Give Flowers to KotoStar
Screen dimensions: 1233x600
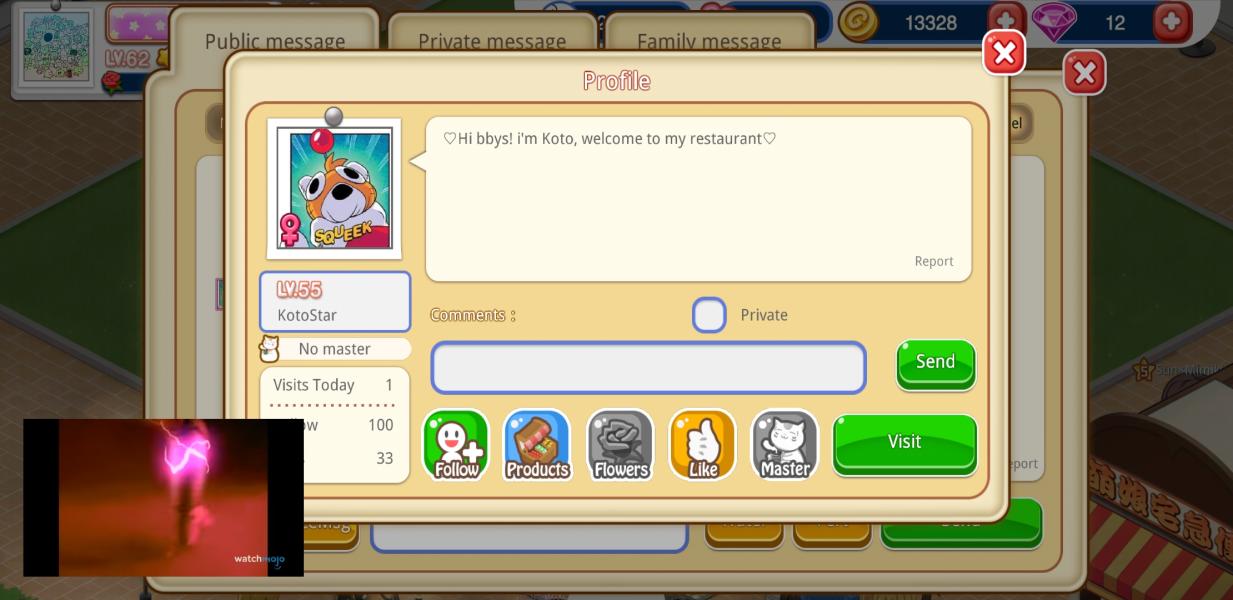(x=620, y=445)
